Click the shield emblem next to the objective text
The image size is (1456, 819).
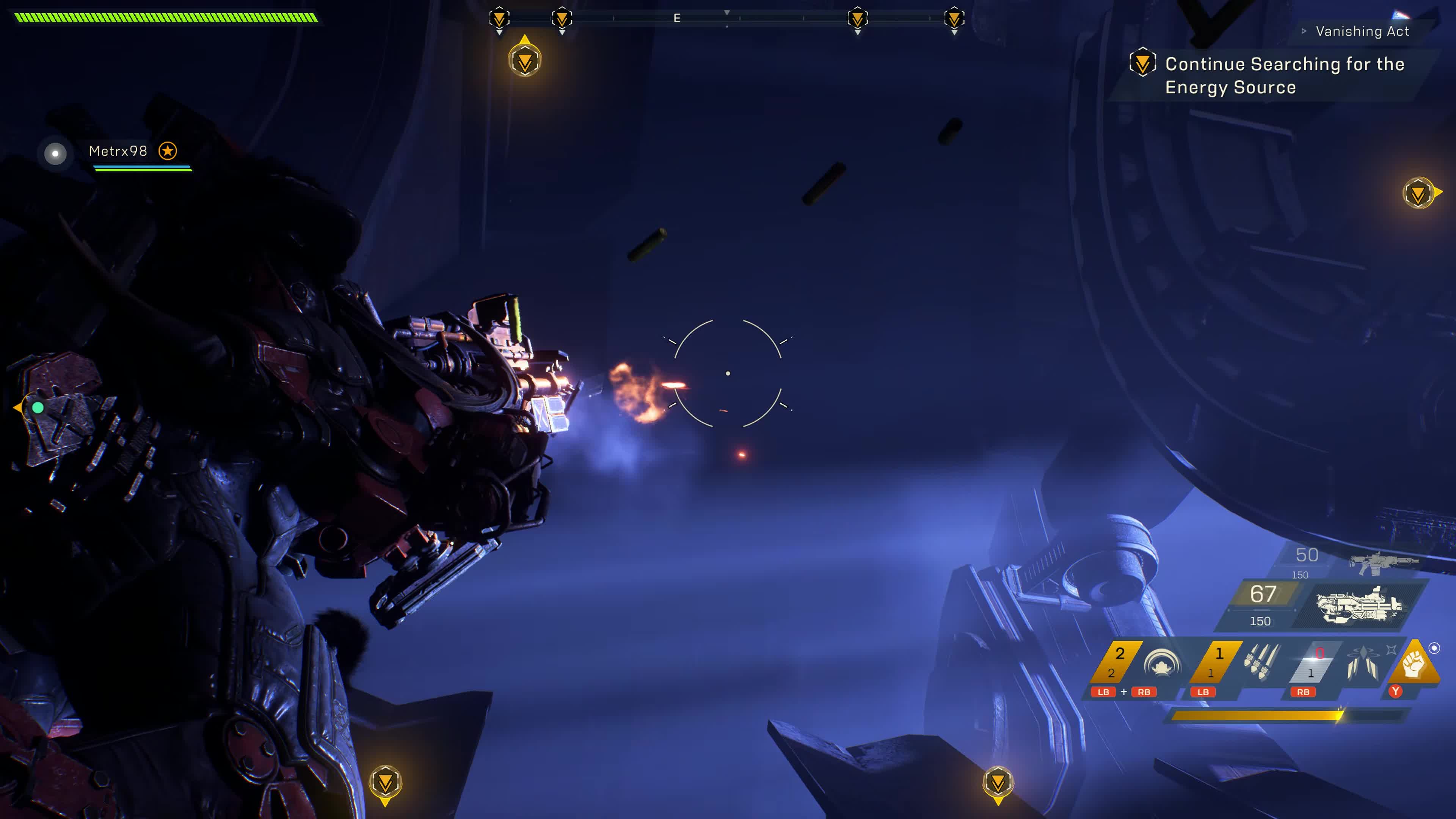(1142, 63)
